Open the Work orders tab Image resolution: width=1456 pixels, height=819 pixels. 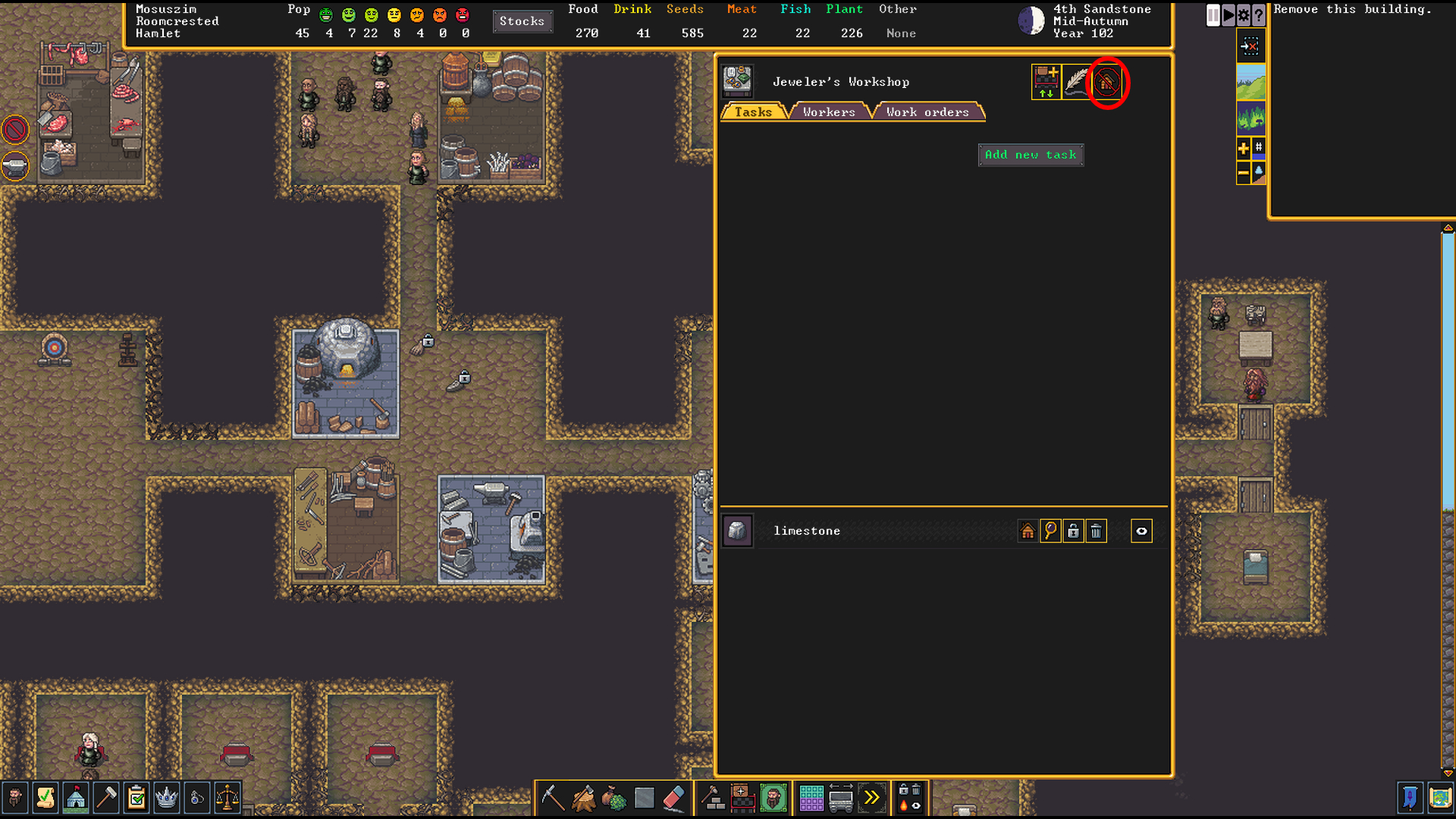927,112
